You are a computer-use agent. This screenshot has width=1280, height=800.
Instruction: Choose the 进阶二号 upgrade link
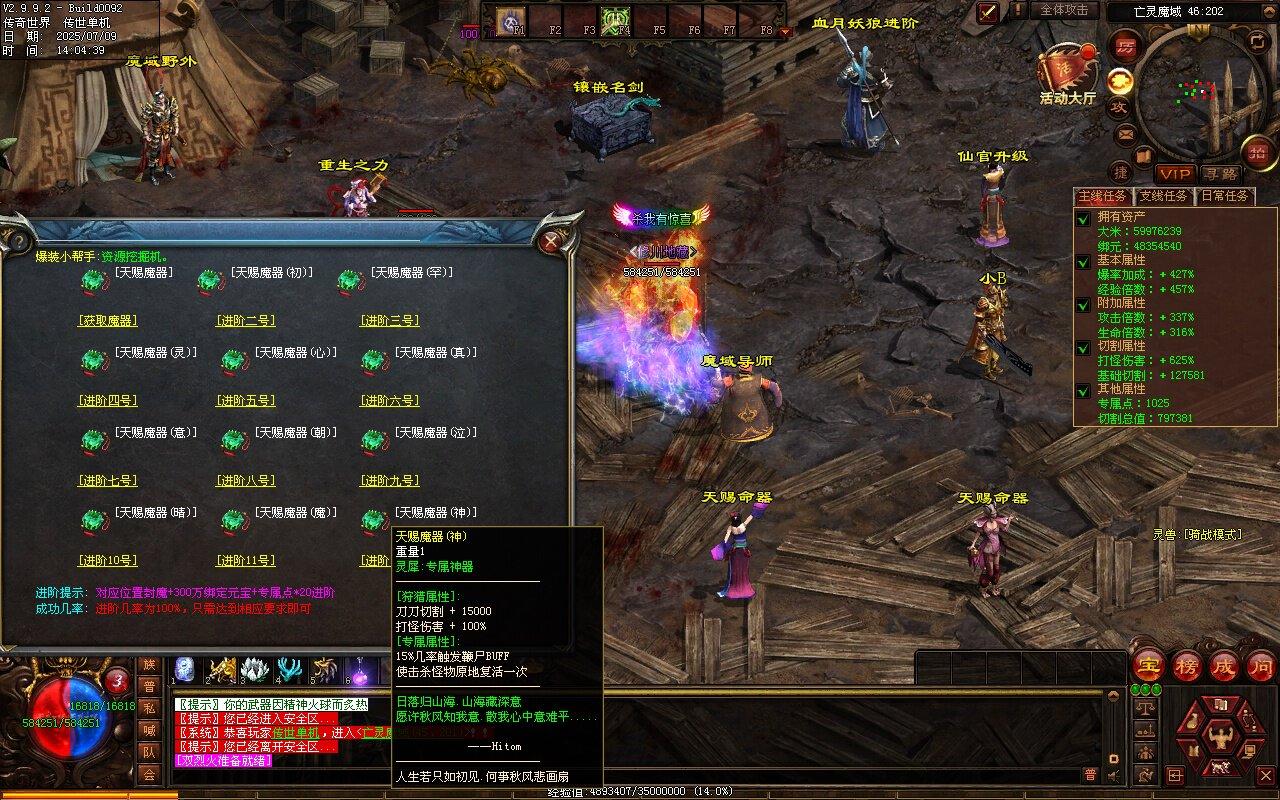pos(245,321)
